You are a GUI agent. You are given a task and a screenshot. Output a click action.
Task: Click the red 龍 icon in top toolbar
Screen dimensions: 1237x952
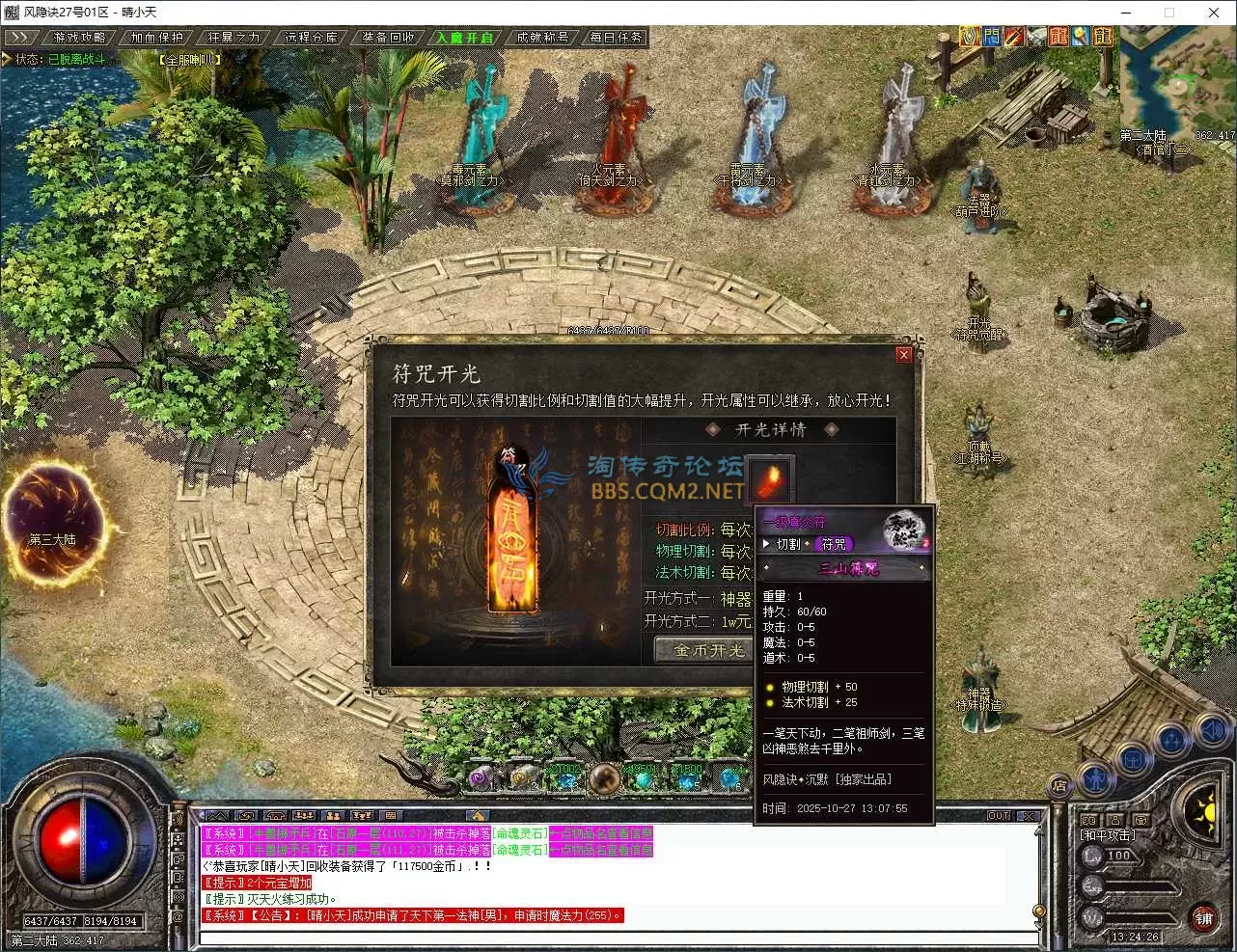[x=1059, y=36]
